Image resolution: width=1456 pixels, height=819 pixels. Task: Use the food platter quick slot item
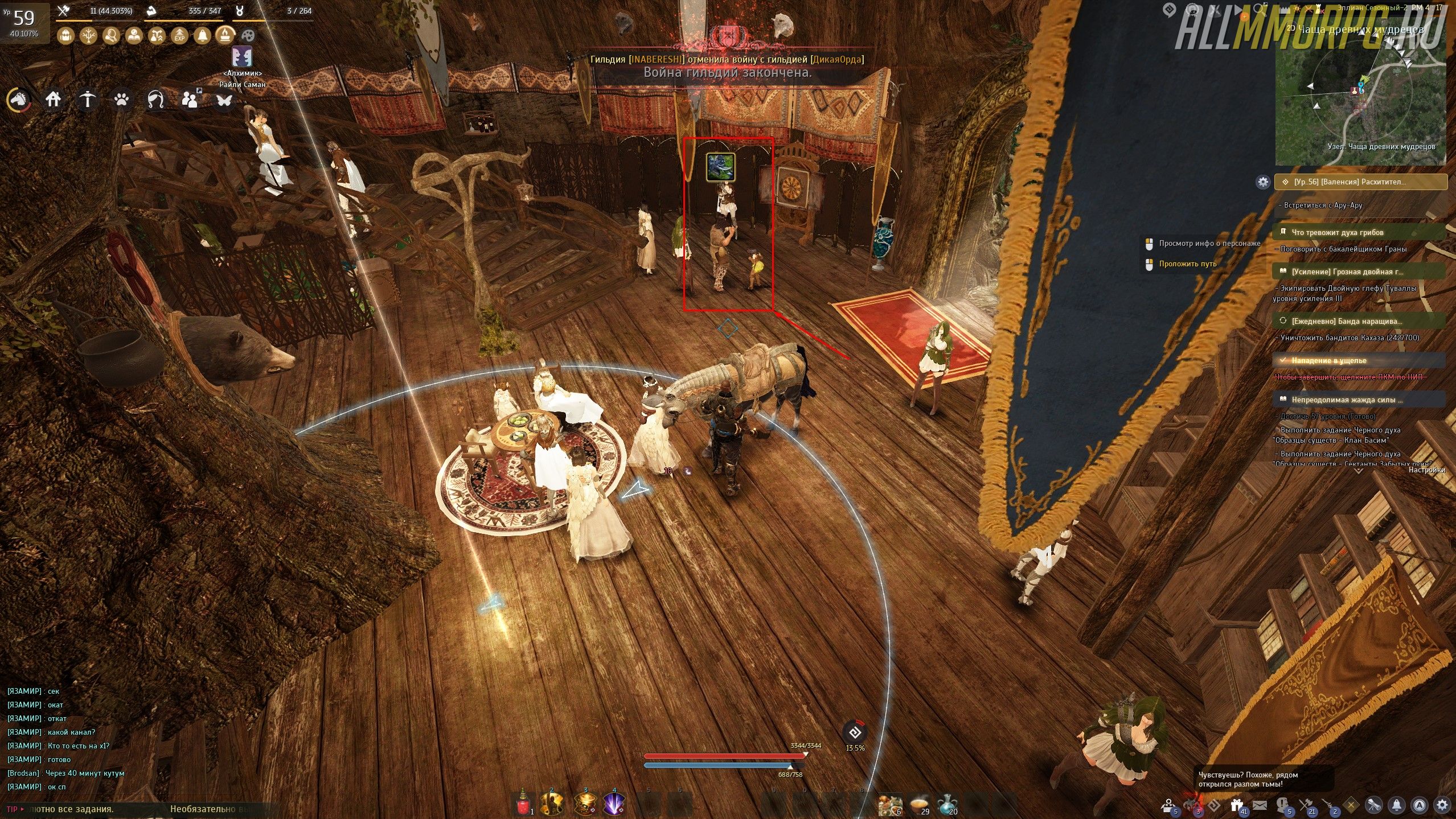click(889, 804)
